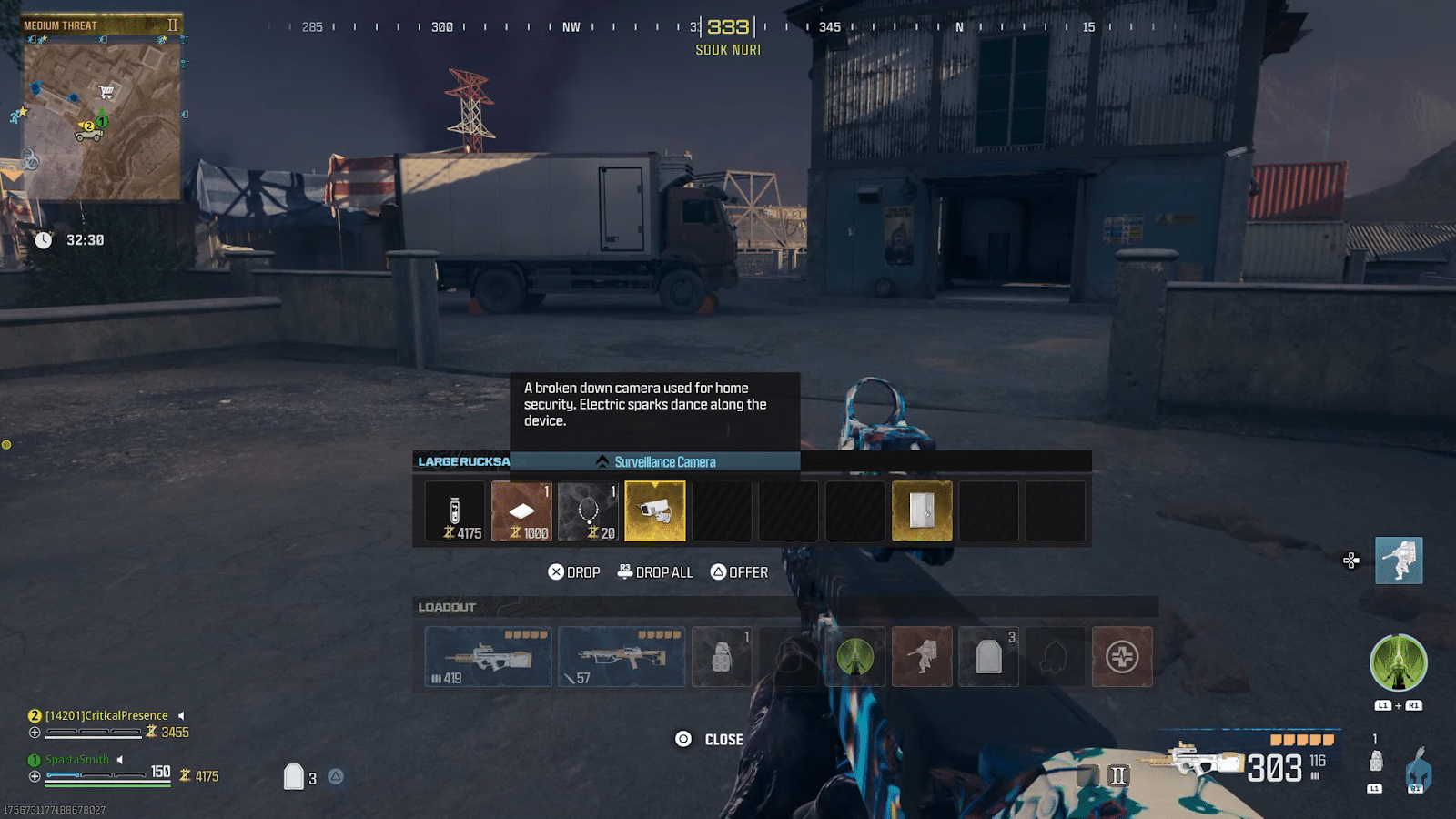
Task: Select the gold door item in the rucksack
Action: 922,511
